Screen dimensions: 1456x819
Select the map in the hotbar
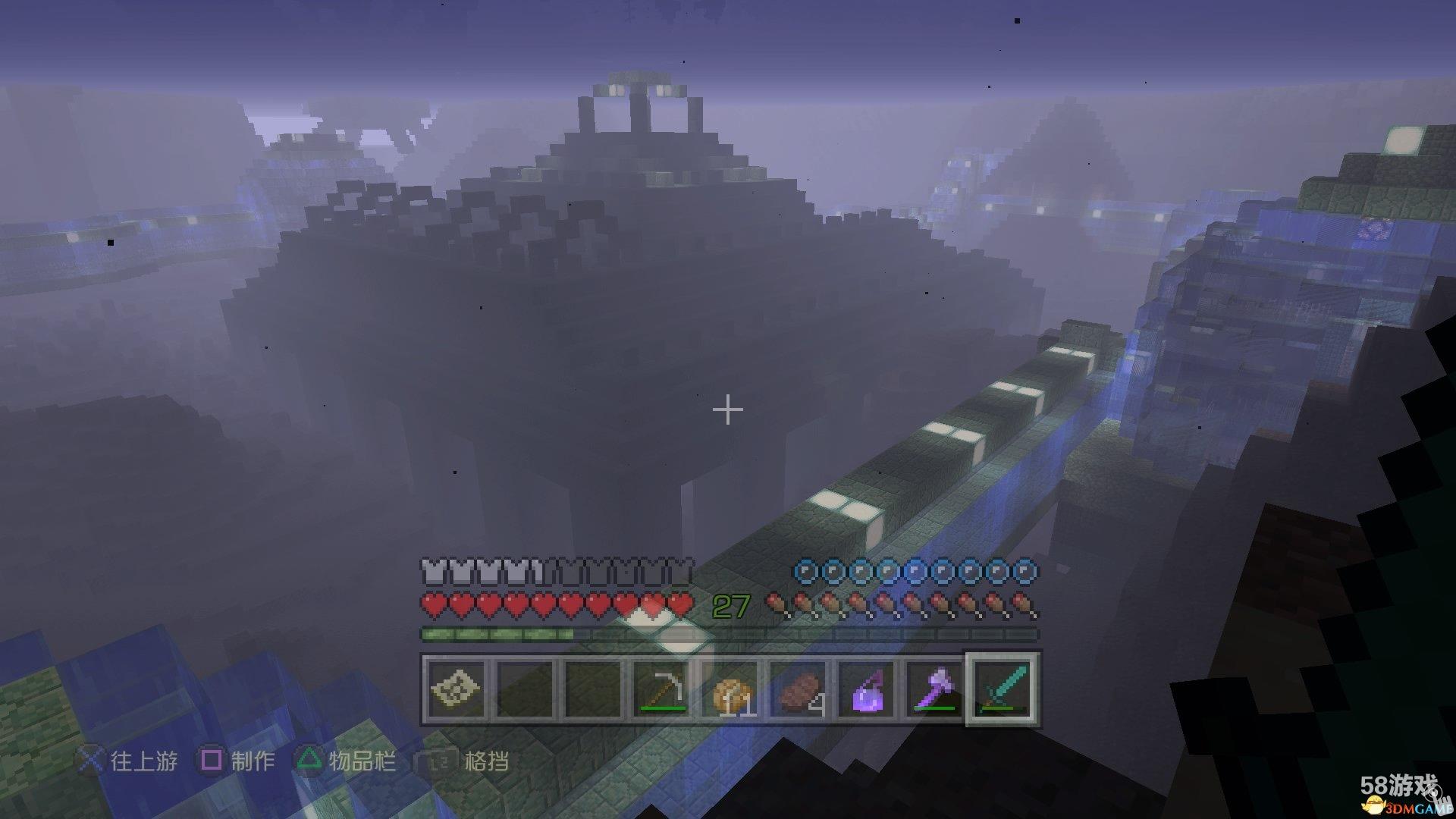pyautogui.click(x=456, y=689)
